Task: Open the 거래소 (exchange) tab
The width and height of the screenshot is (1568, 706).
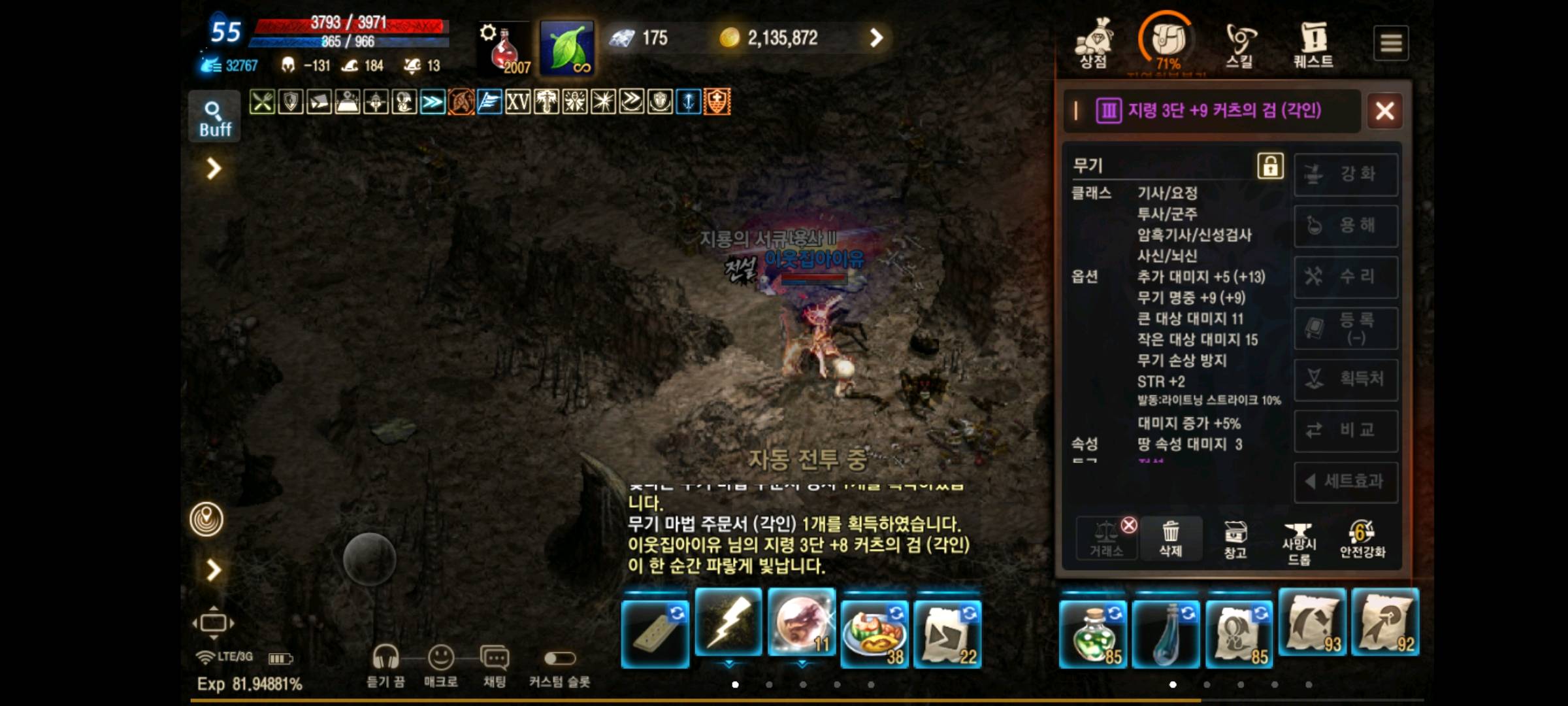Action: coord(1105,538)
